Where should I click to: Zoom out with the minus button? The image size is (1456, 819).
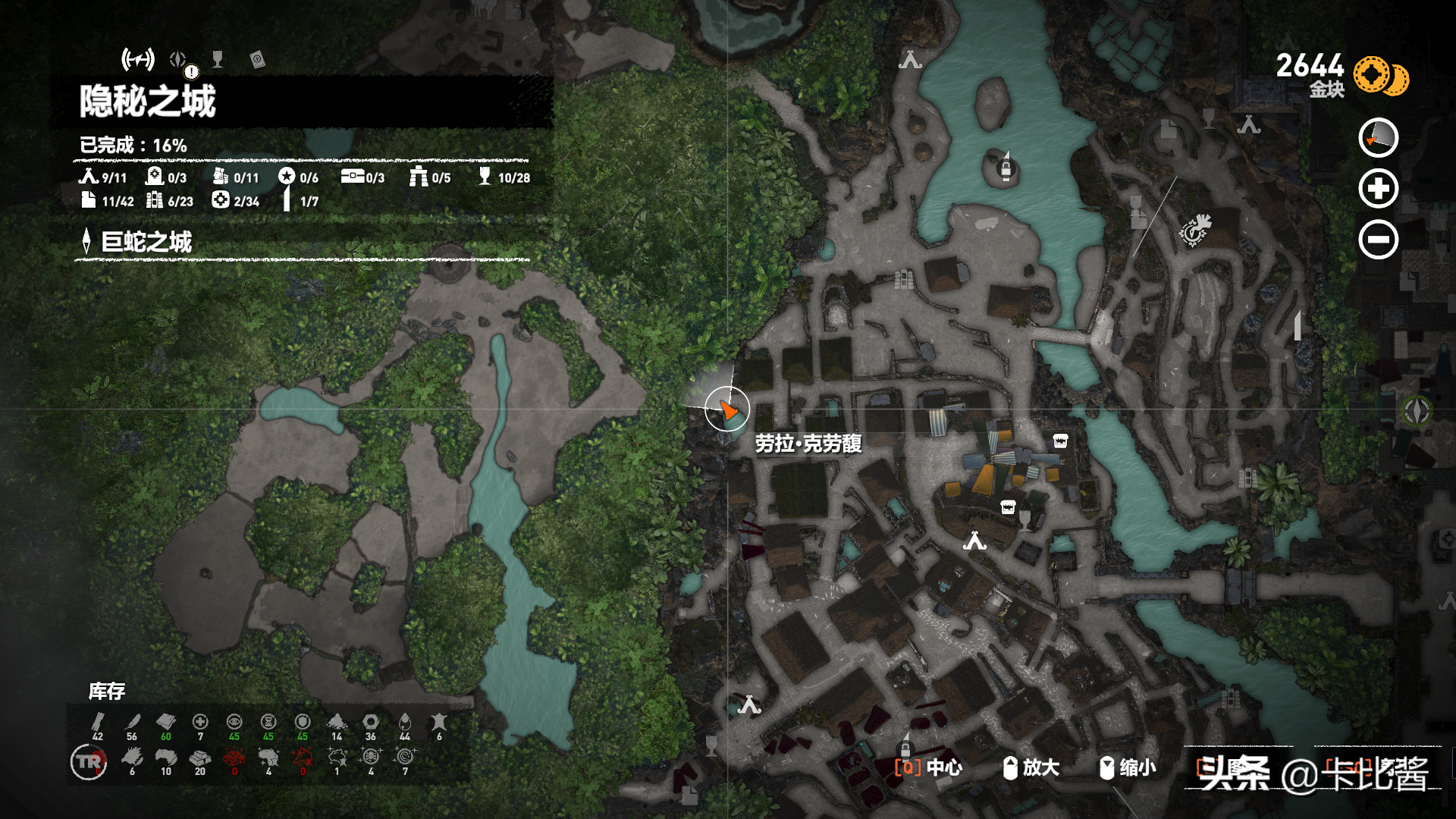(x=1378, y=240)
